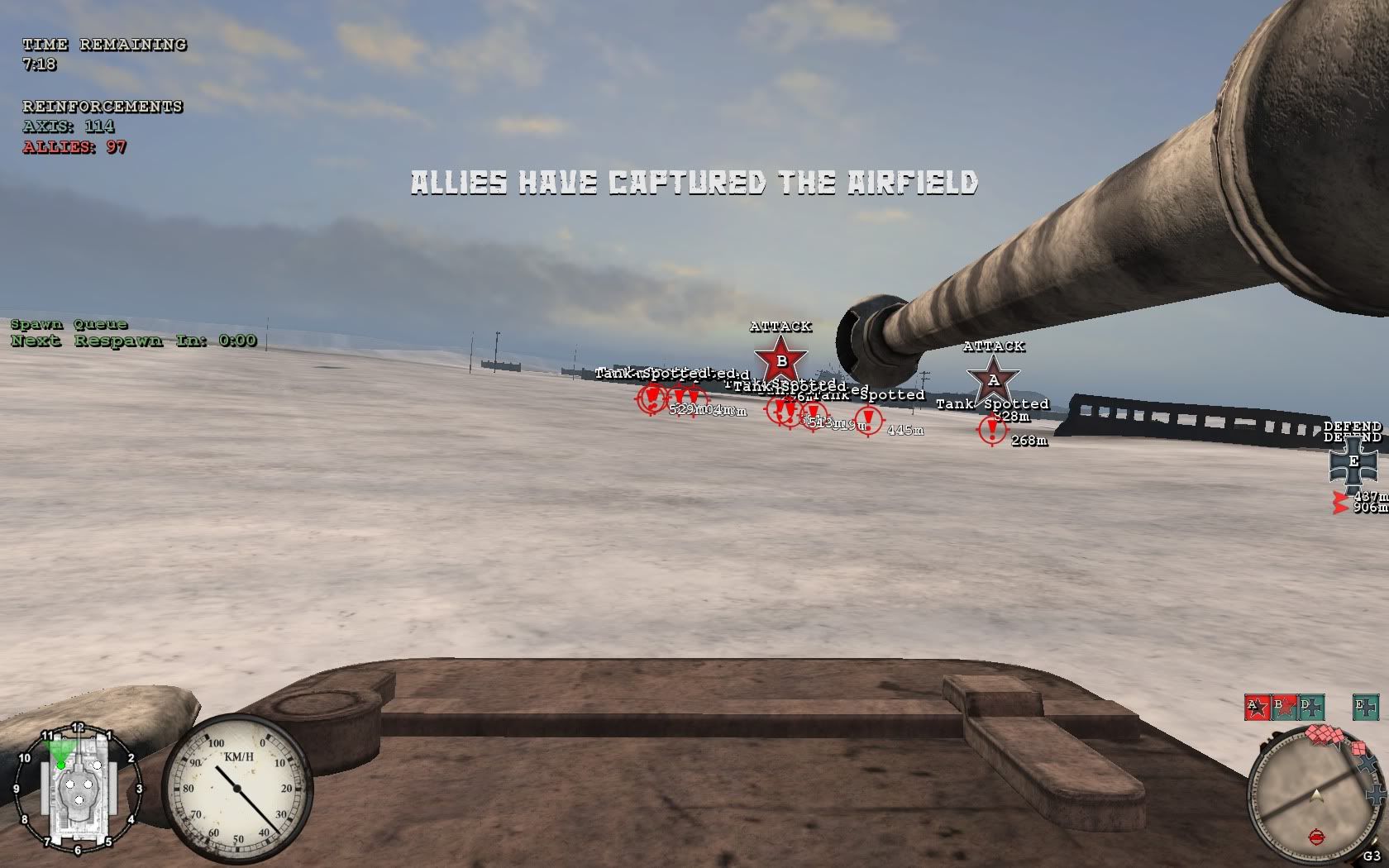Click the red flag marker at 437m
The width and height of the screenshot is (1389, 868).
point(1339,496)
